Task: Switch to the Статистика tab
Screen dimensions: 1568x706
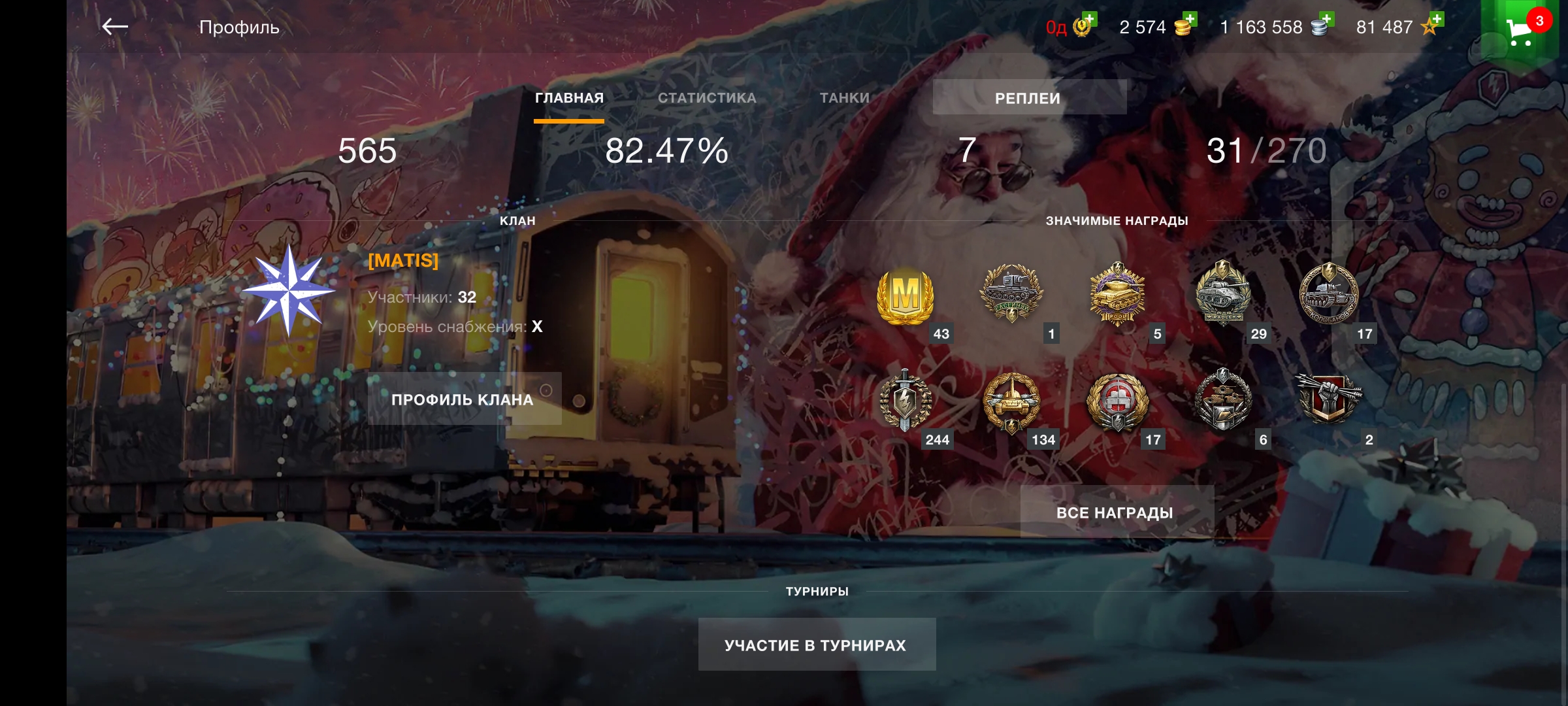Action: [707, 98]
